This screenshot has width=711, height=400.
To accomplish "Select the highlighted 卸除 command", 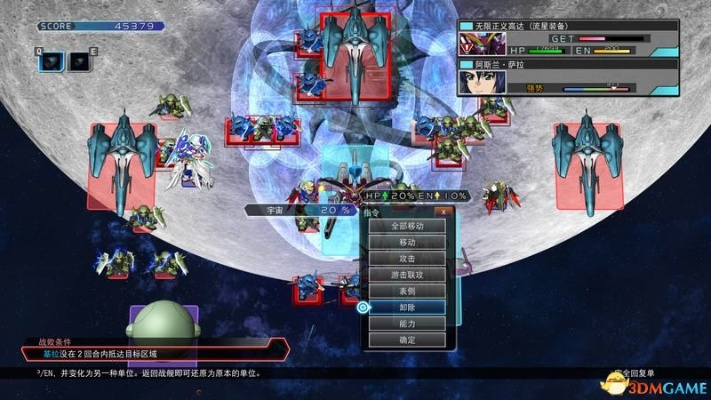I will point(406,307).
